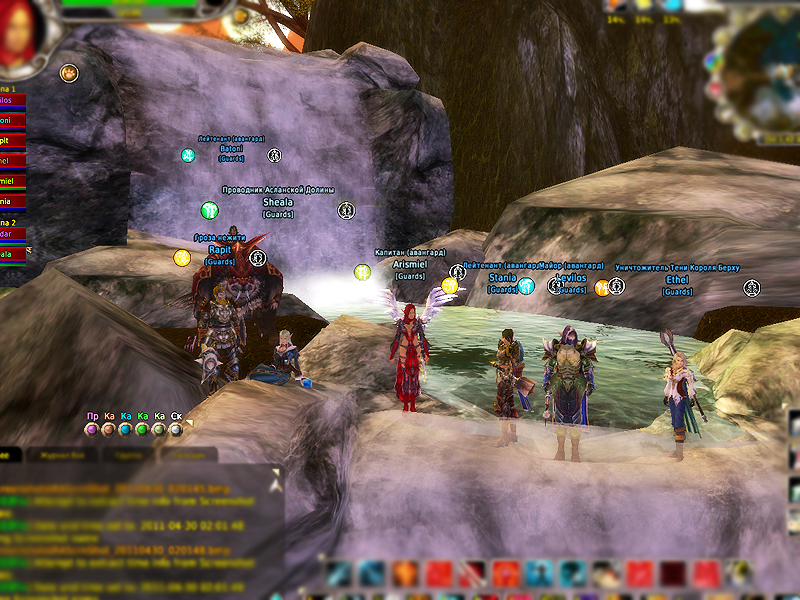The width and height of the screenshot is (800, 600).
Task: Choose Arismiel's party frame
Action: click(10, 181)
